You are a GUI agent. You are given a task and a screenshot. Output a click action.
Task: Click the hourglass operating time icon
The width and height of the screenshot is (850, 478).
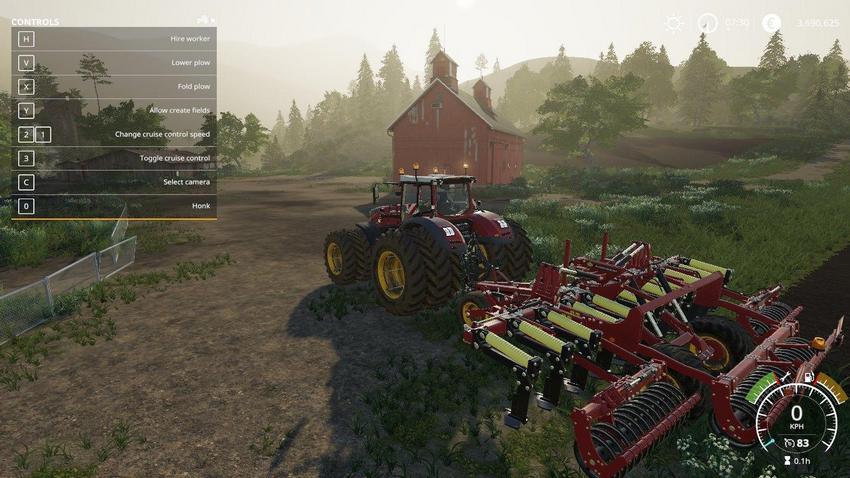point(786,461)
